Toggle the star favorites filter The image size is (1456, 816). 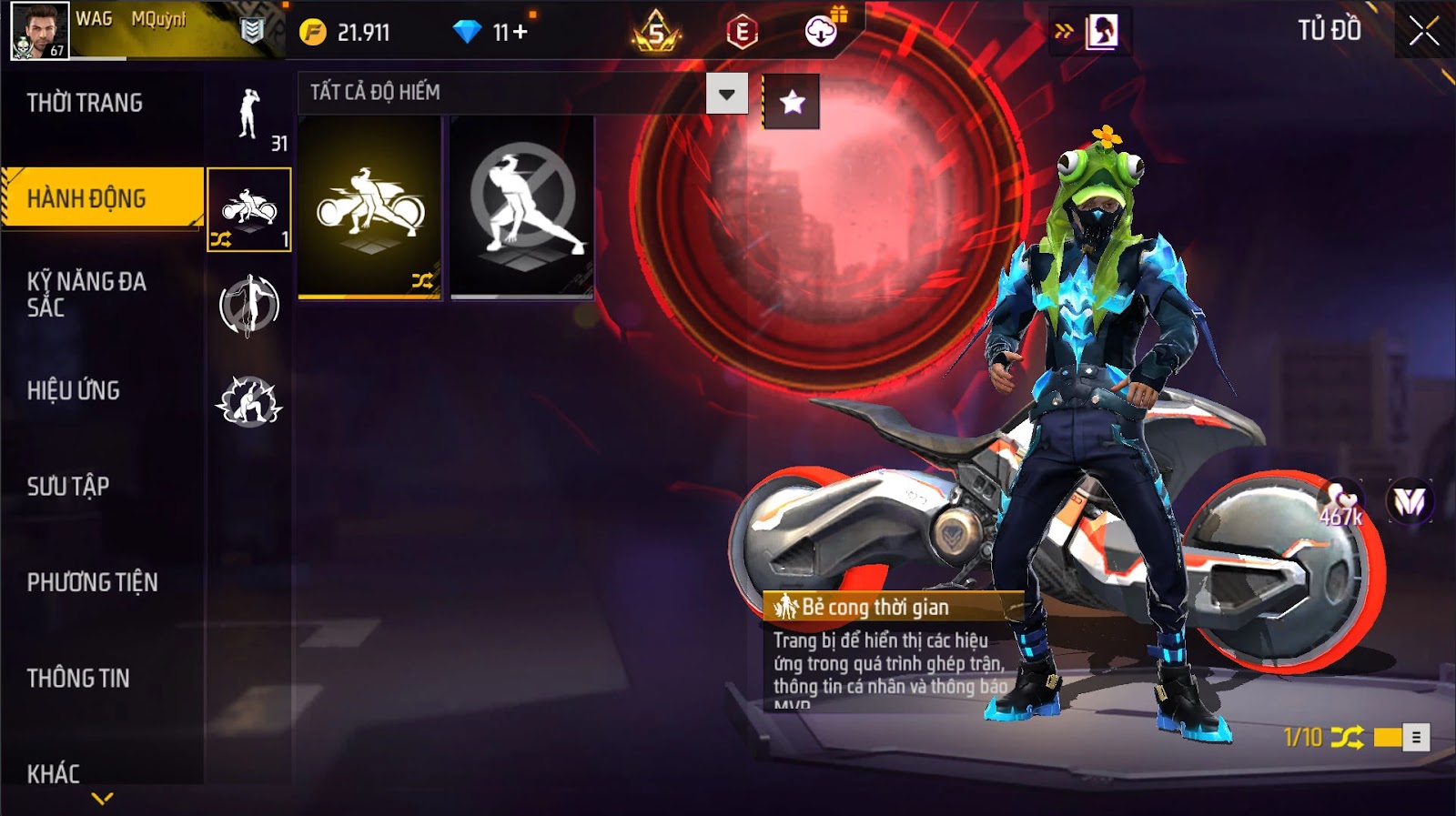tap(792, 102)
